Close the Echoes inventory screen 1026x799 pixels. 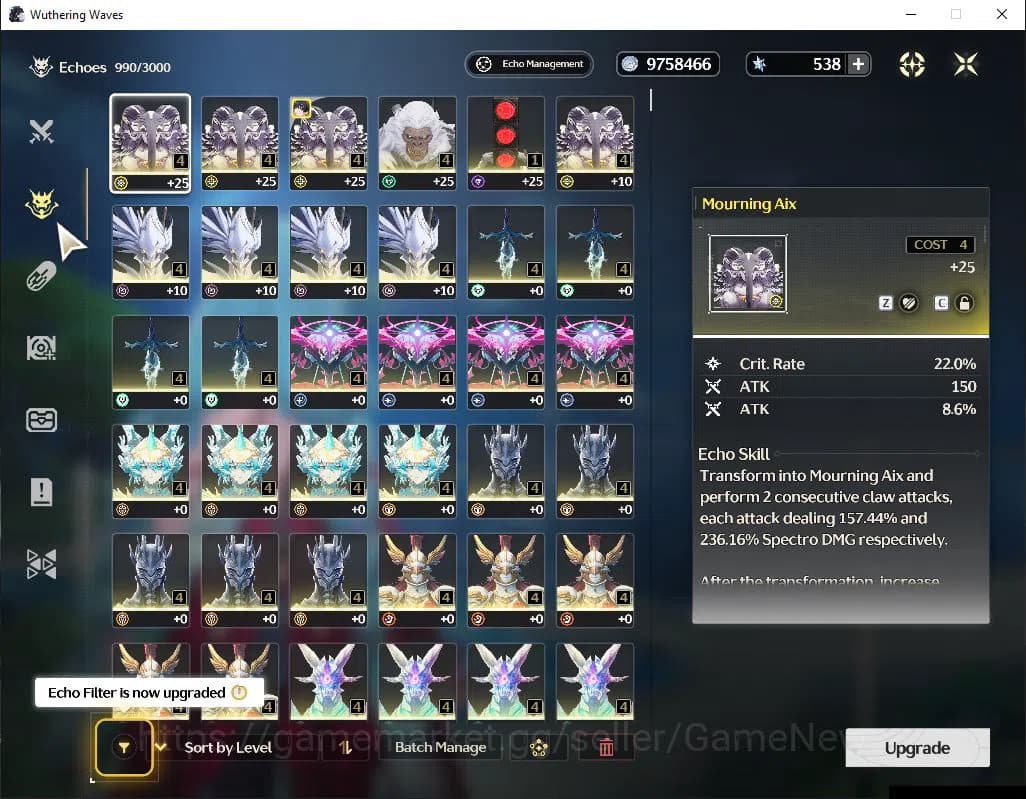pos(965,64)
